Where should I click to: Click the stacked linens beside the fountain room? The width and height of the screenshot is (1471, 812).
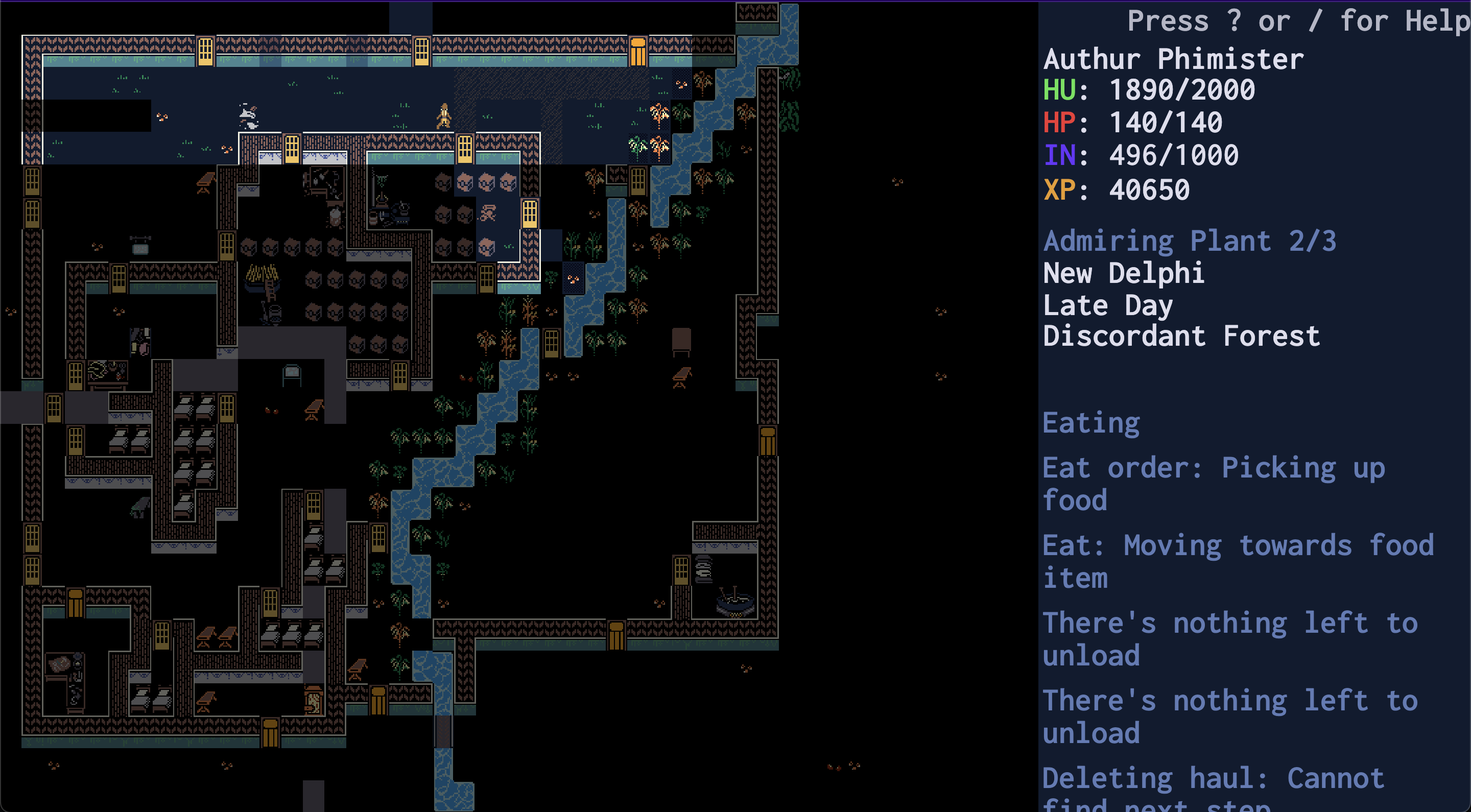tap(703, 569)
